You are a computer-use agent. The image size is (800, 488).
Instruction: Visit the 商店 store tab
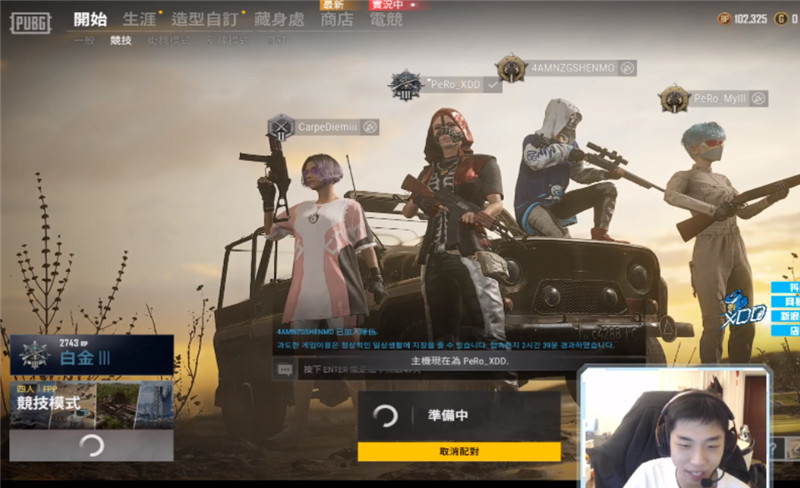[x=337, y=19]
